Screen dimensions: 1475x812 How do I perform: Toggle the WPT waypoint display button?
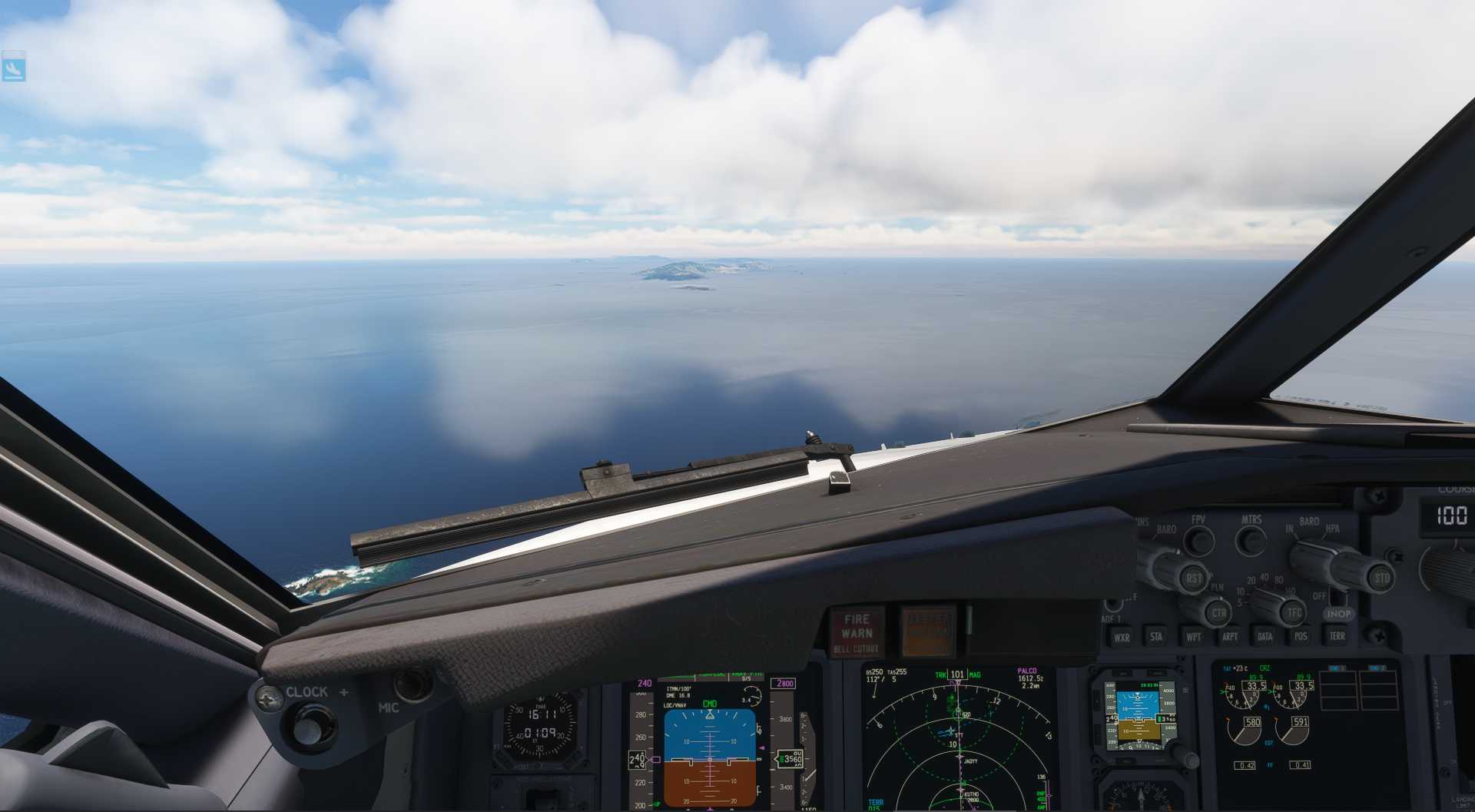(x=1193, y=636)
